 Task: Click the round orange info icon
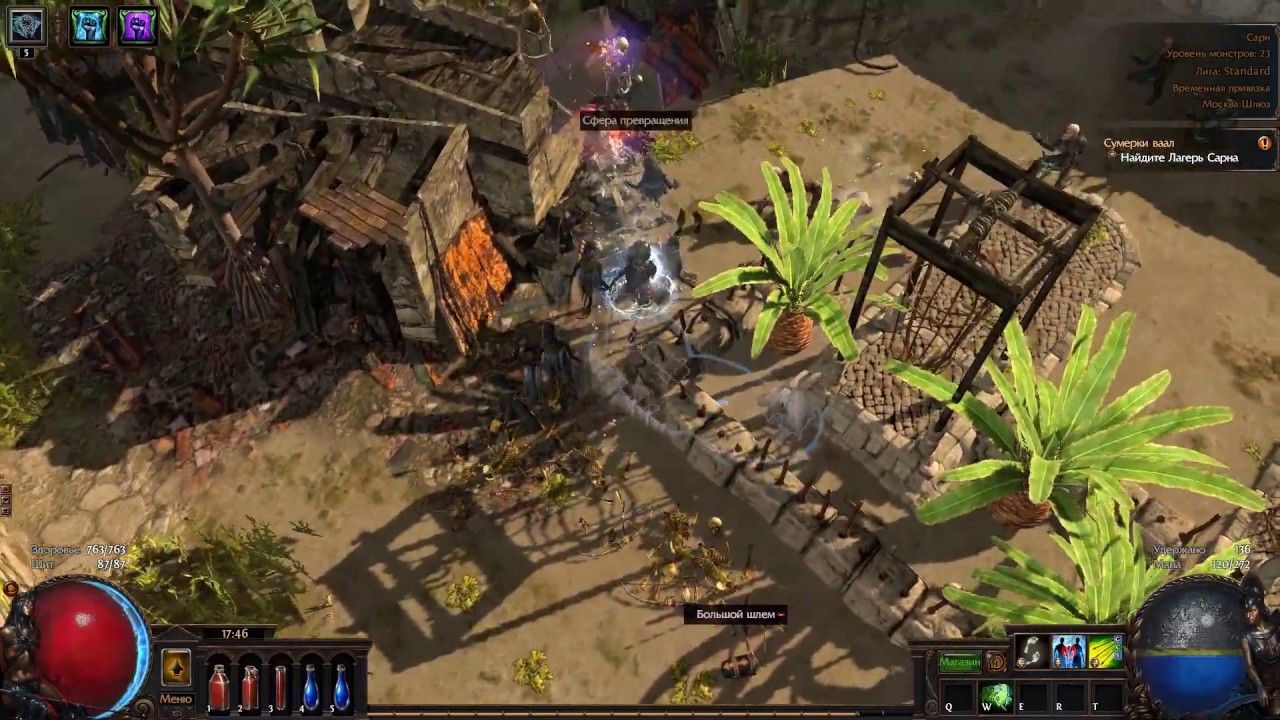[996, 662]
